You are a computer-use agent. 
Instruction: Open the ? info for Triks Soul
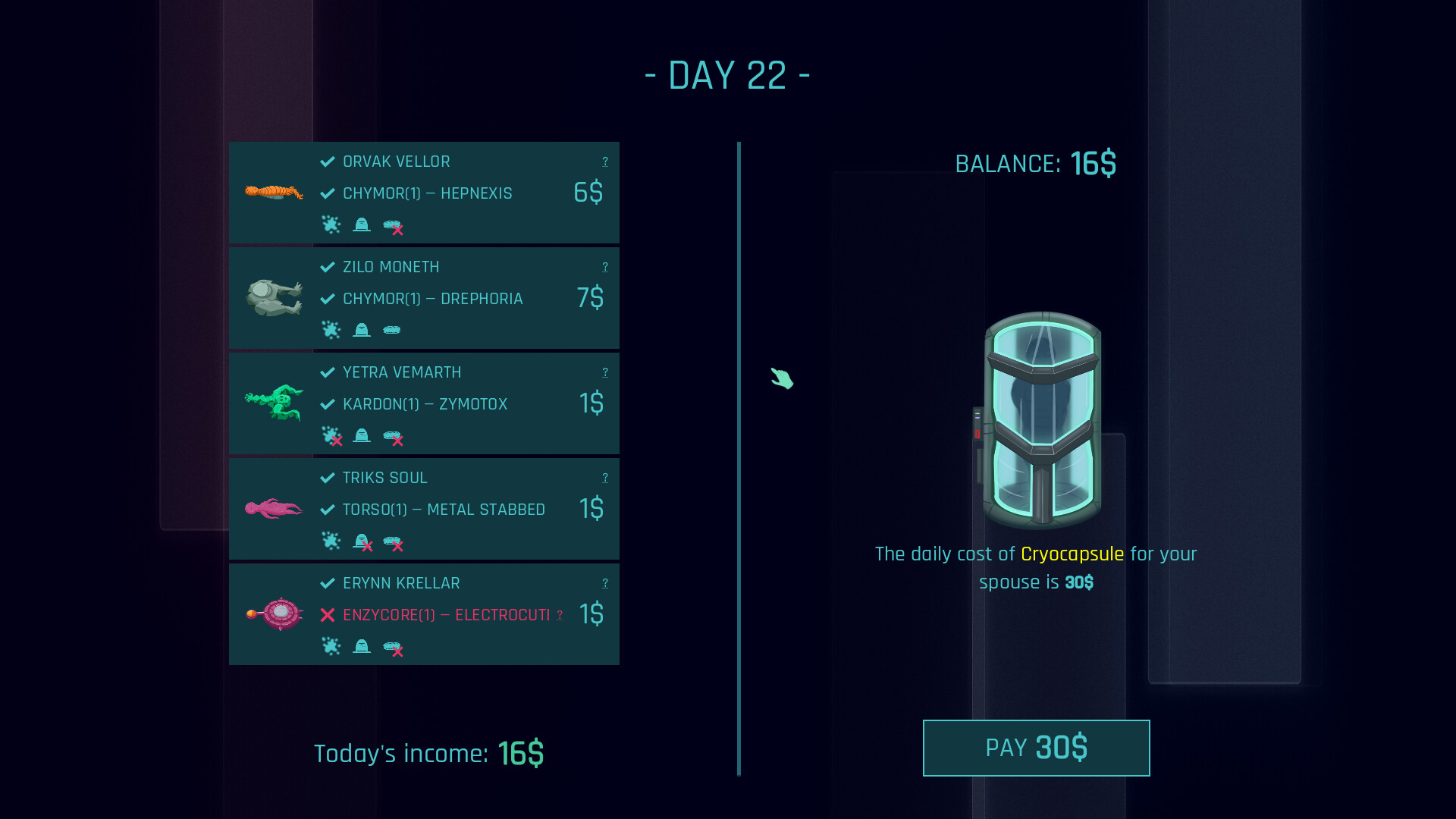(x=604, y=478)
